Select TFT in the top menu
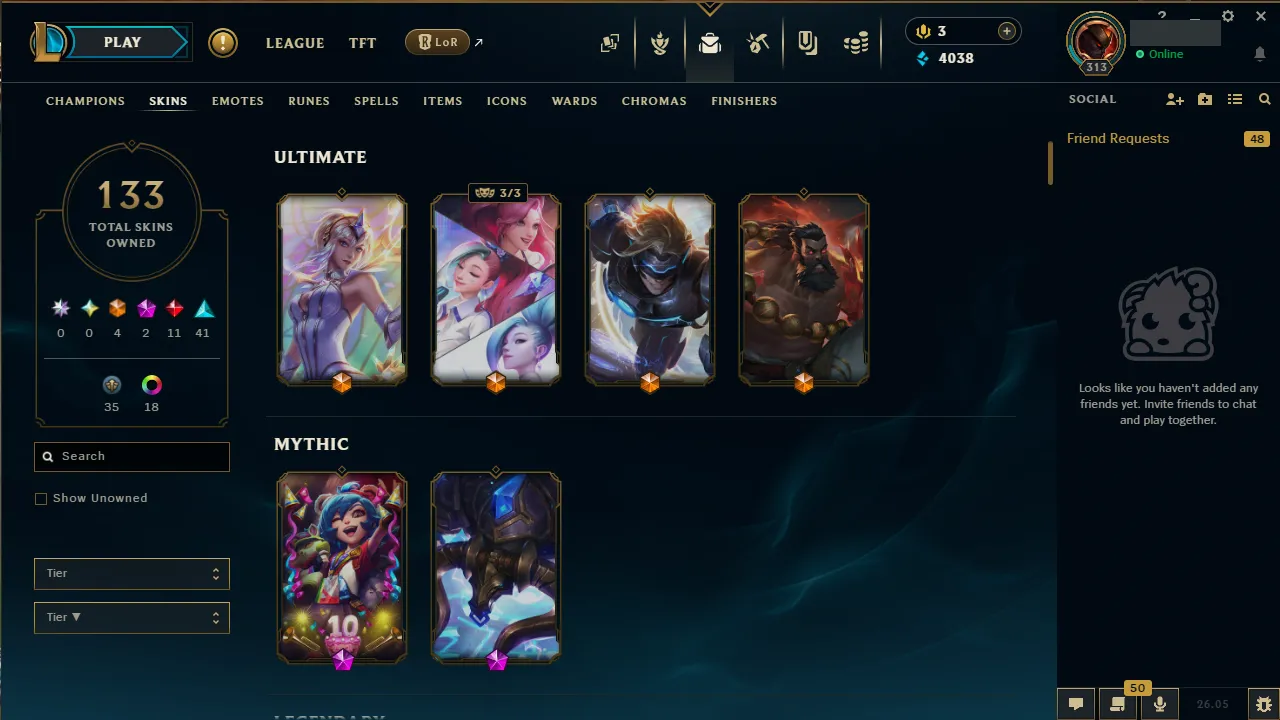 click(x=362, y=43)
